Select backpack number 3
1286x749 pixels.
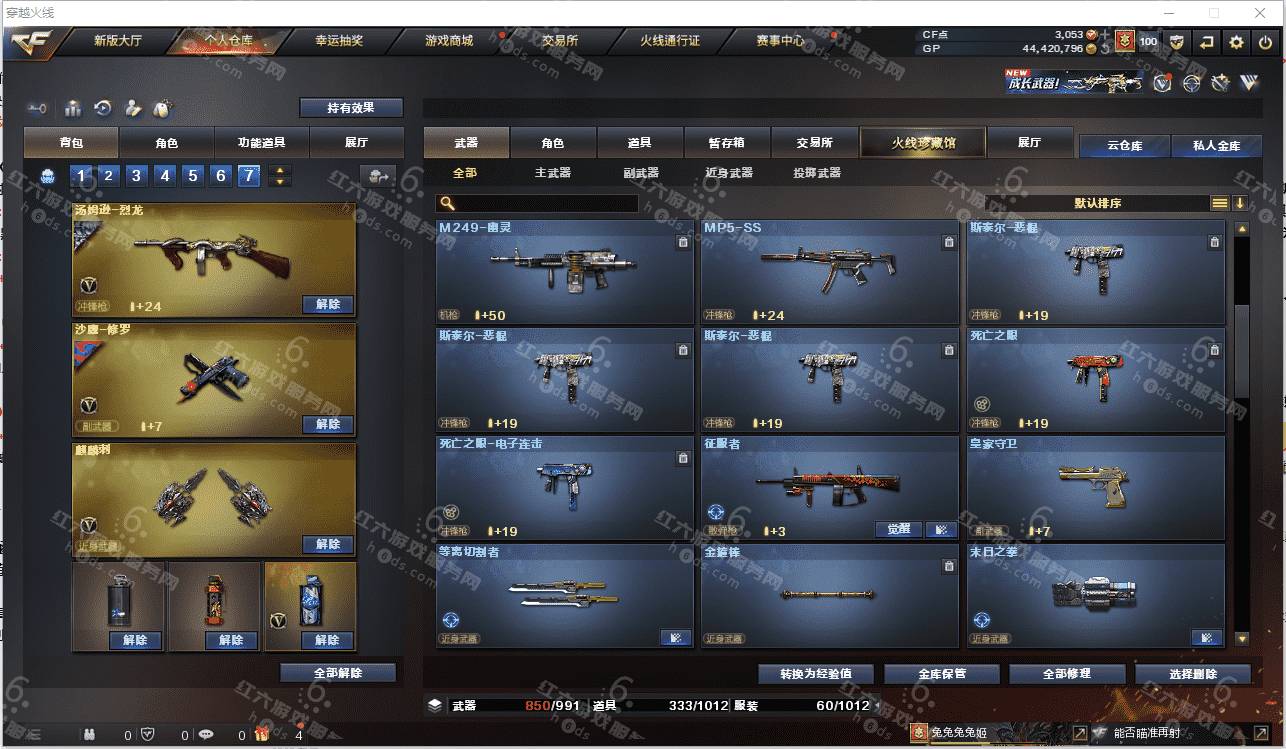(x=137, y=176)
